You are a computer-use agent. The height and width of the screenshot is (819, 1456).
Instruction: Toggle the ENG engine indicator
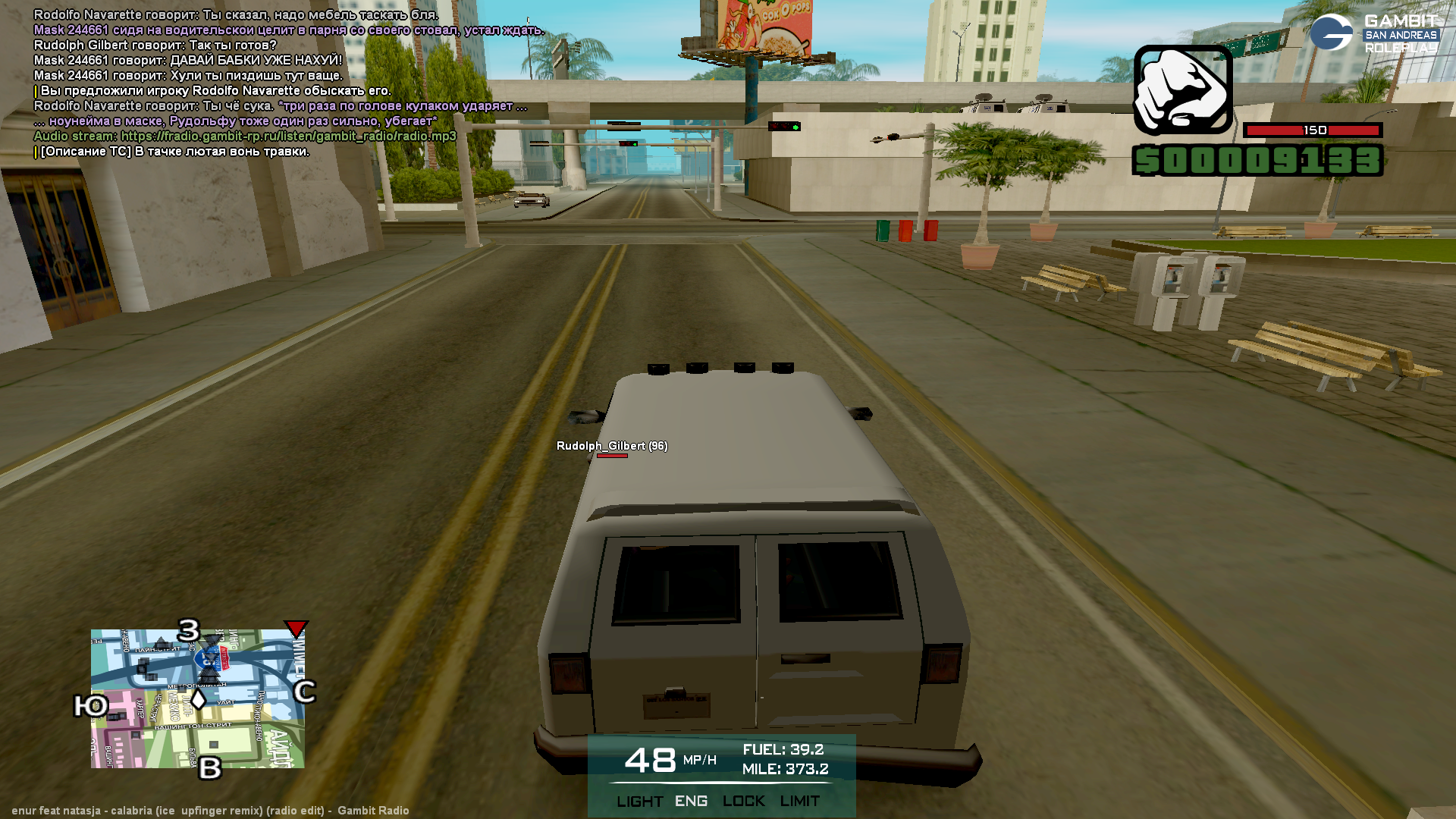click(691, 802)
